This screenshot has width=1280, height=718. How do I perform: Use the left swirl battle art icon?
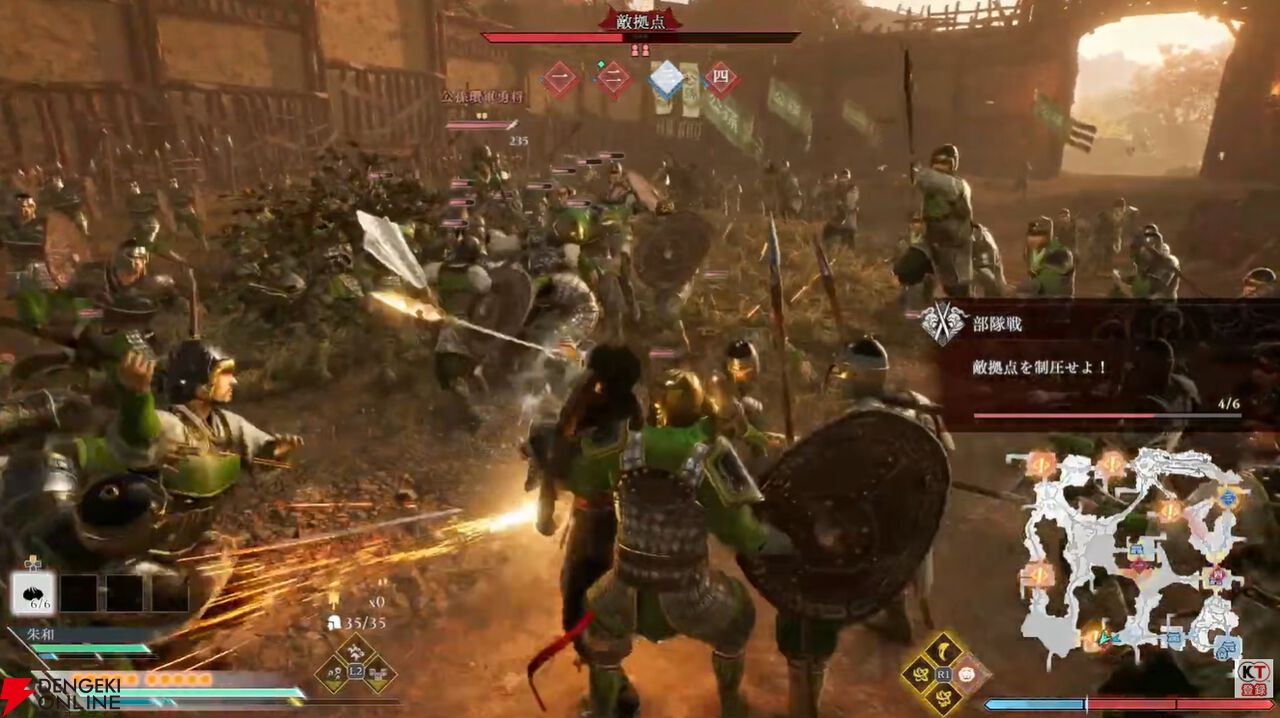point(919,674)
